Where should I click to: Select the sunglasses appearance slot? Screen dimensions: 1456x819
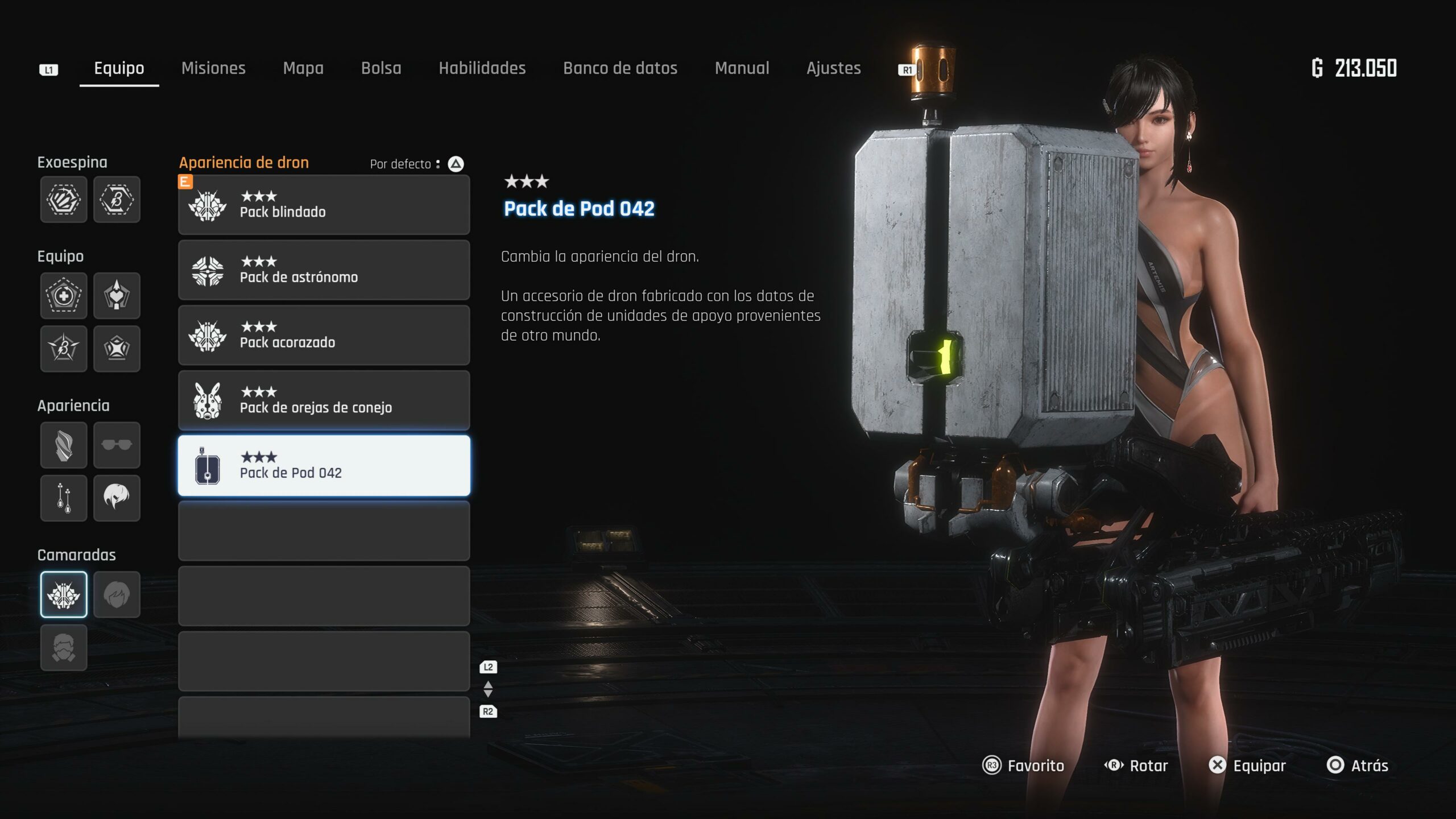[117, 445]
